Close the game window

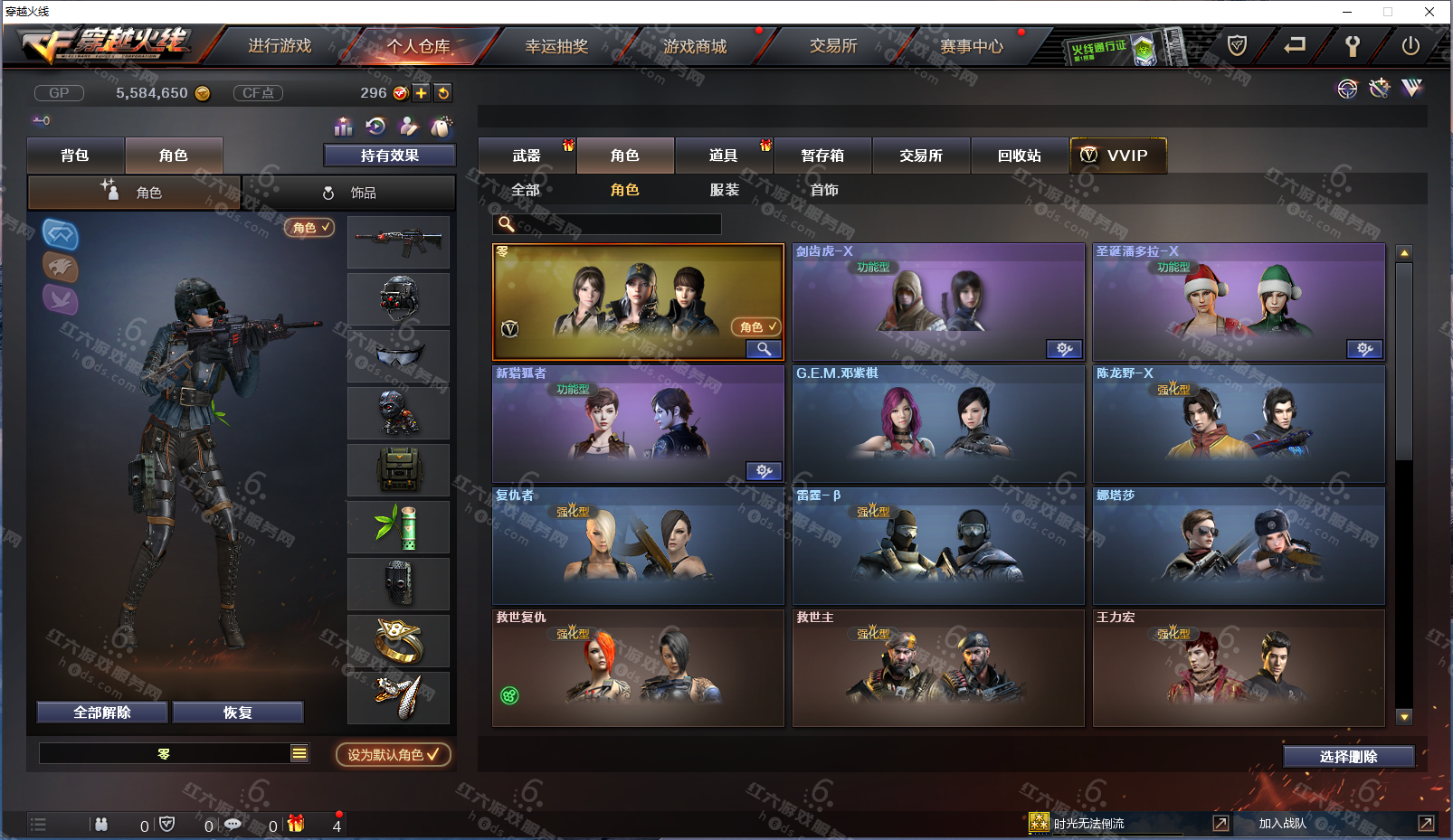[x=1429, y=12]
